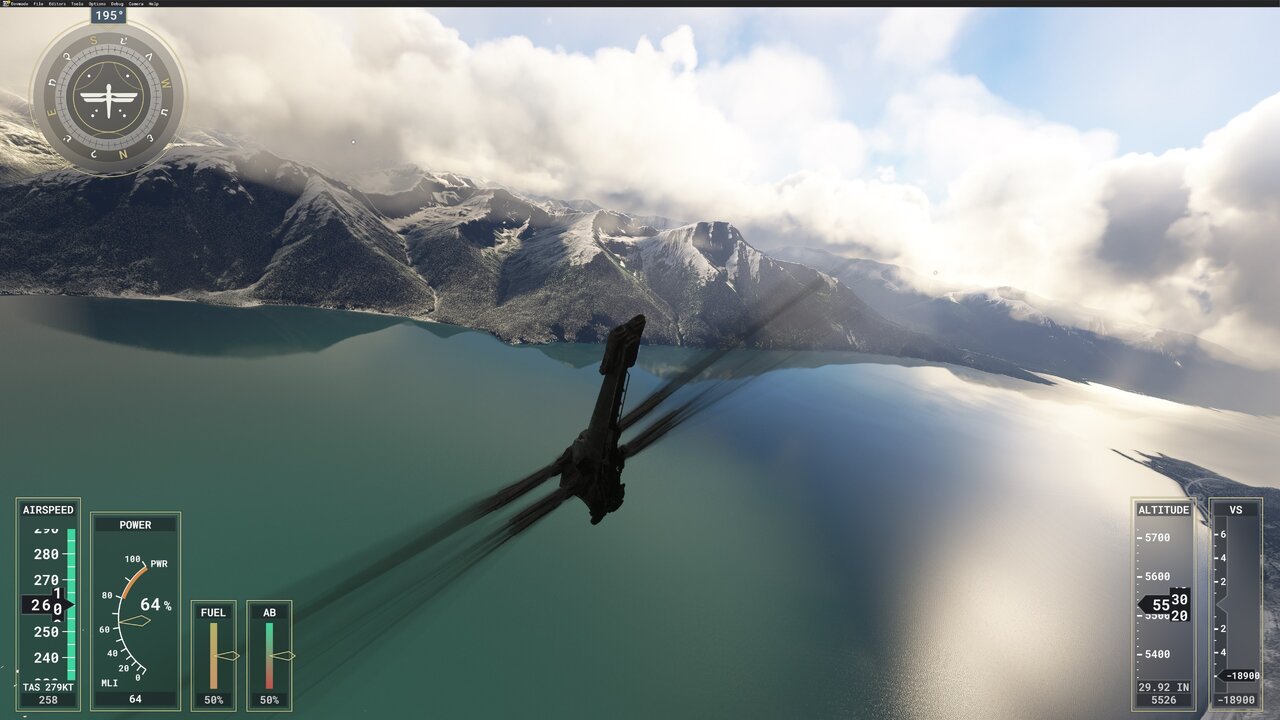The height and width of the screenshot is (720, 1280).
Task: Open the Tools menu
Action: point(78,4)
